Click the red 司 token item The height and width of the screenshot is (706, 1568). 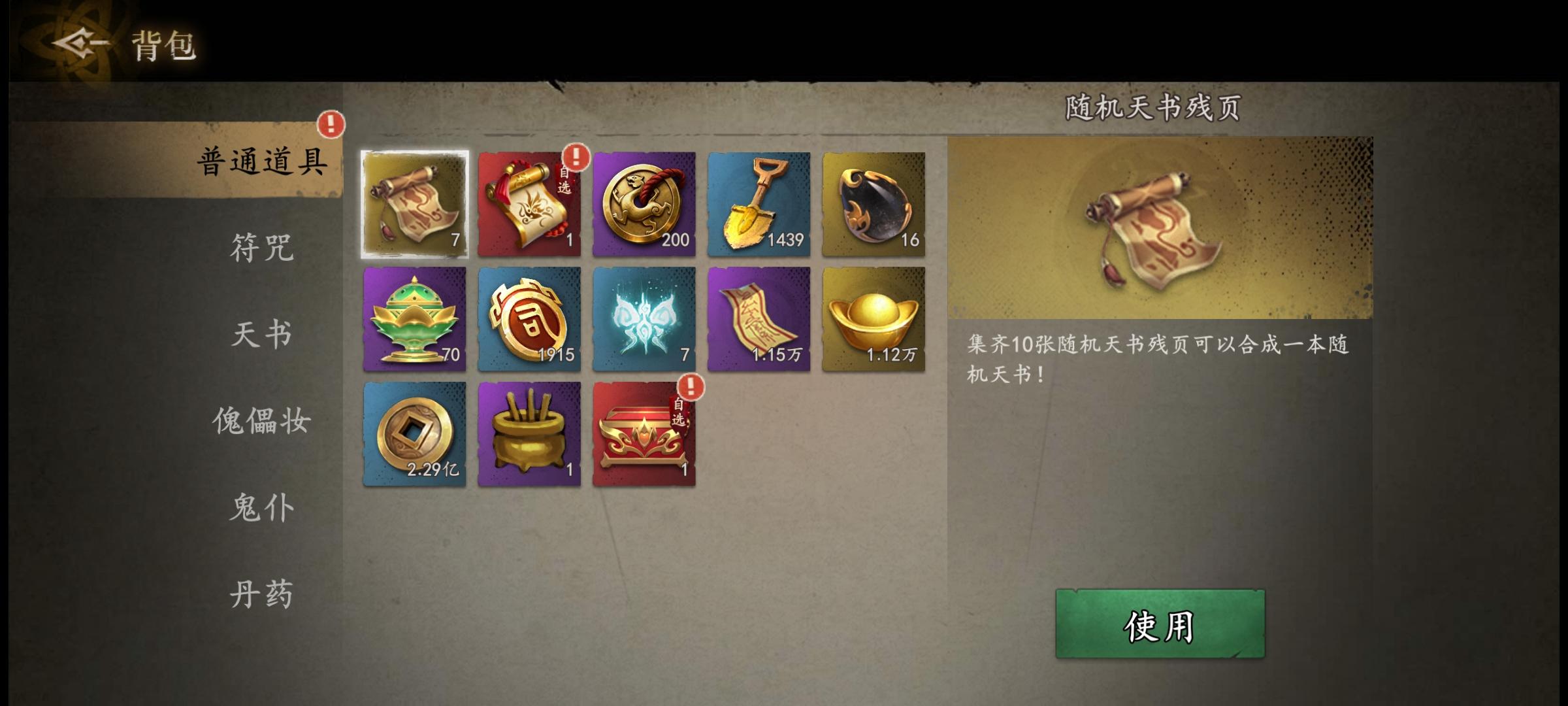(529, 320)
